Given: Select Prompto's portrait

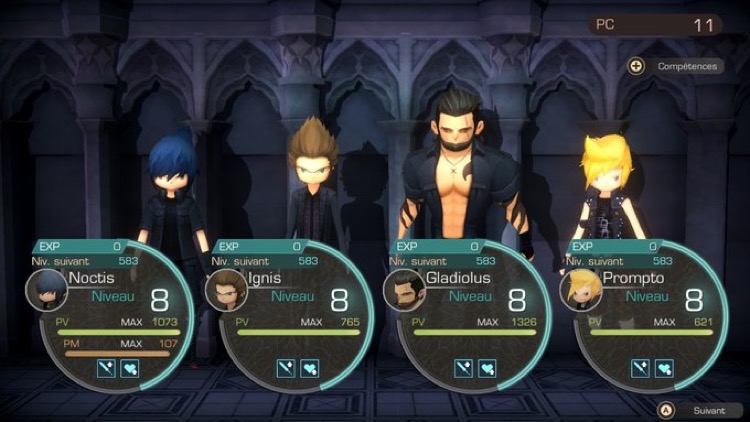Looking at the screenshot, I should pos(581,290).
